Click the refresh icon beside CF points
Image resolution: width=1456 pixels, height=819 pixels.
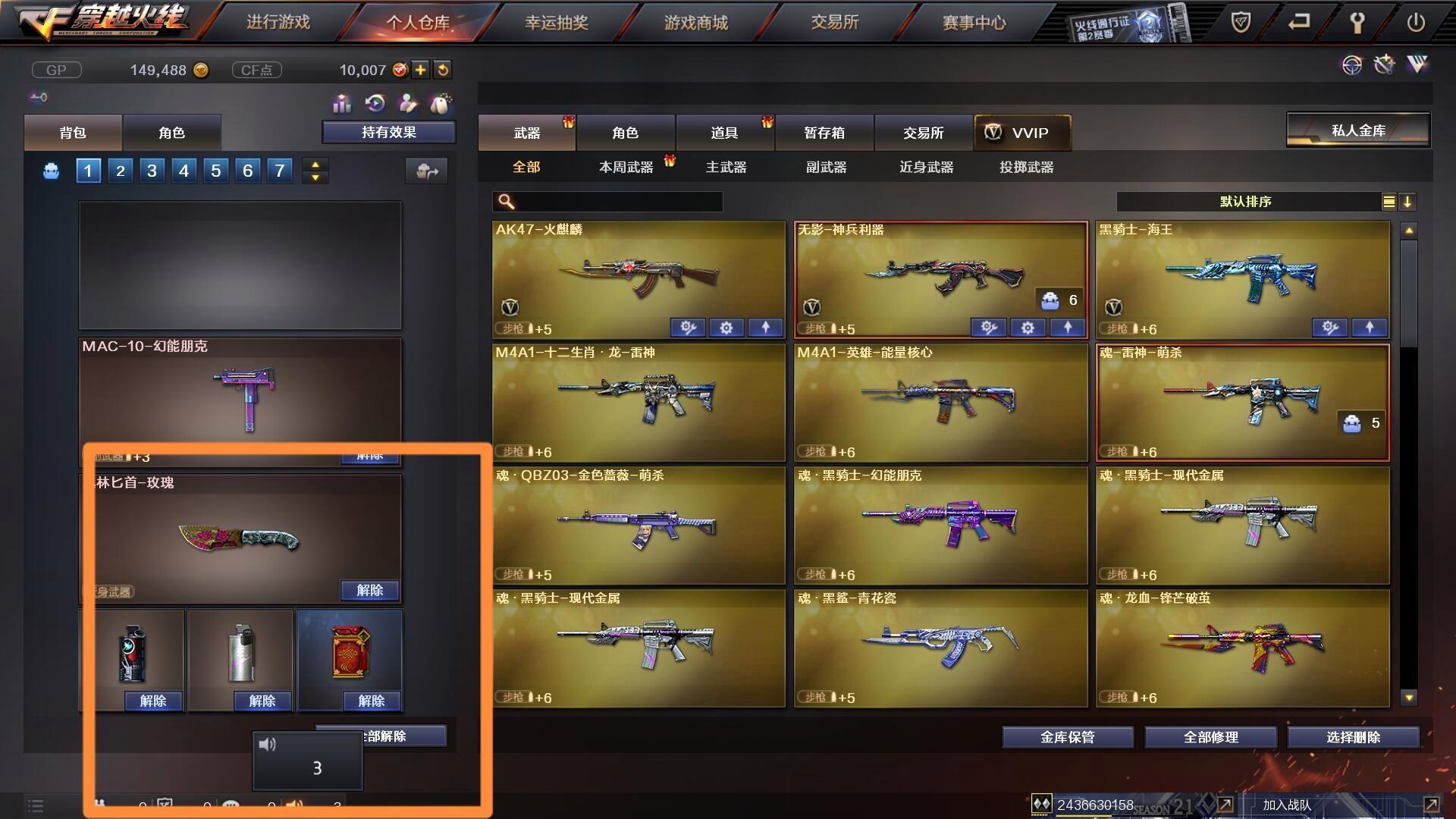click(x=442, y=70)
